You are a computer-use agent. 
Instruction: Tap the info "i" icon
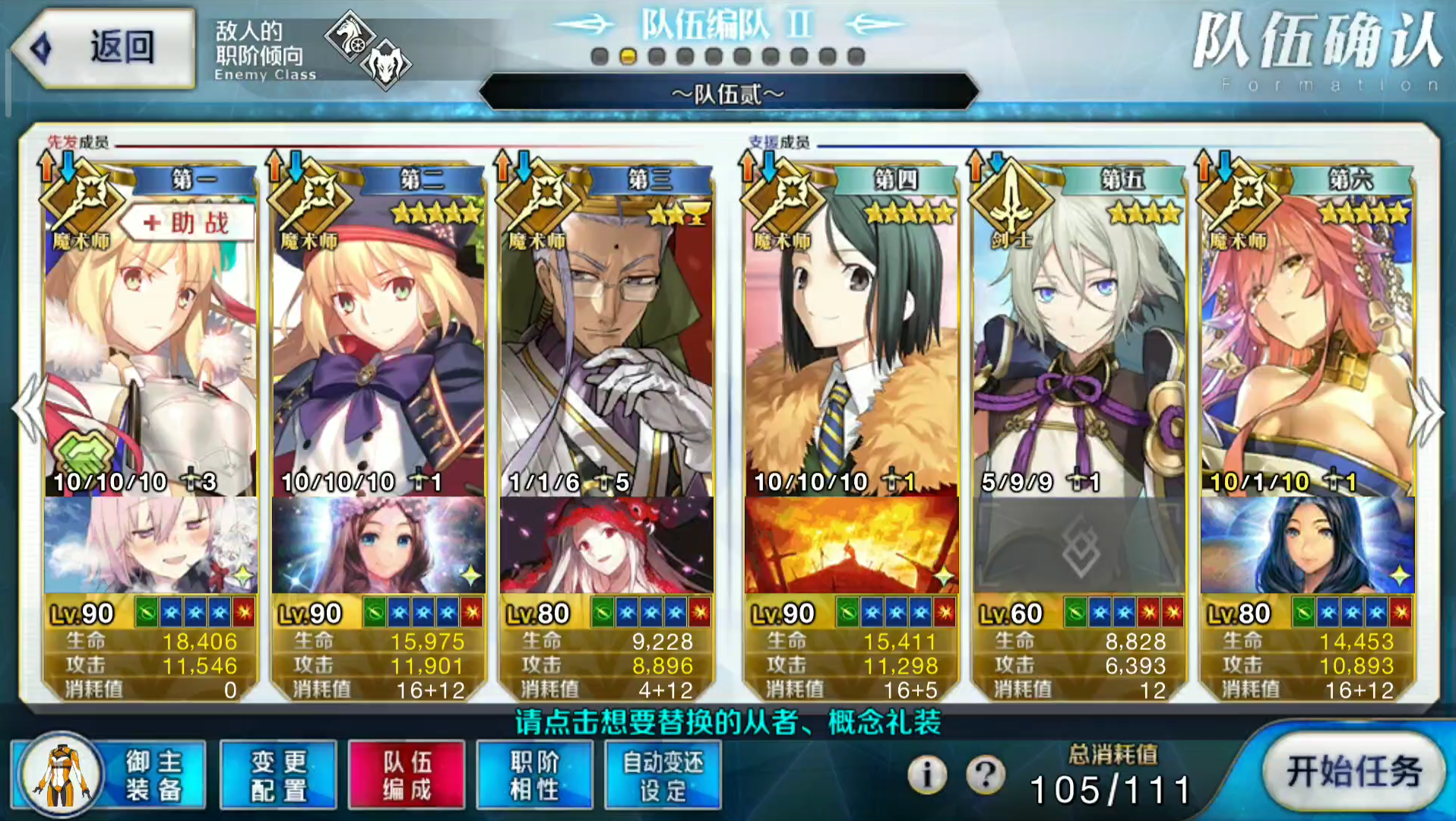coord(927,775)
